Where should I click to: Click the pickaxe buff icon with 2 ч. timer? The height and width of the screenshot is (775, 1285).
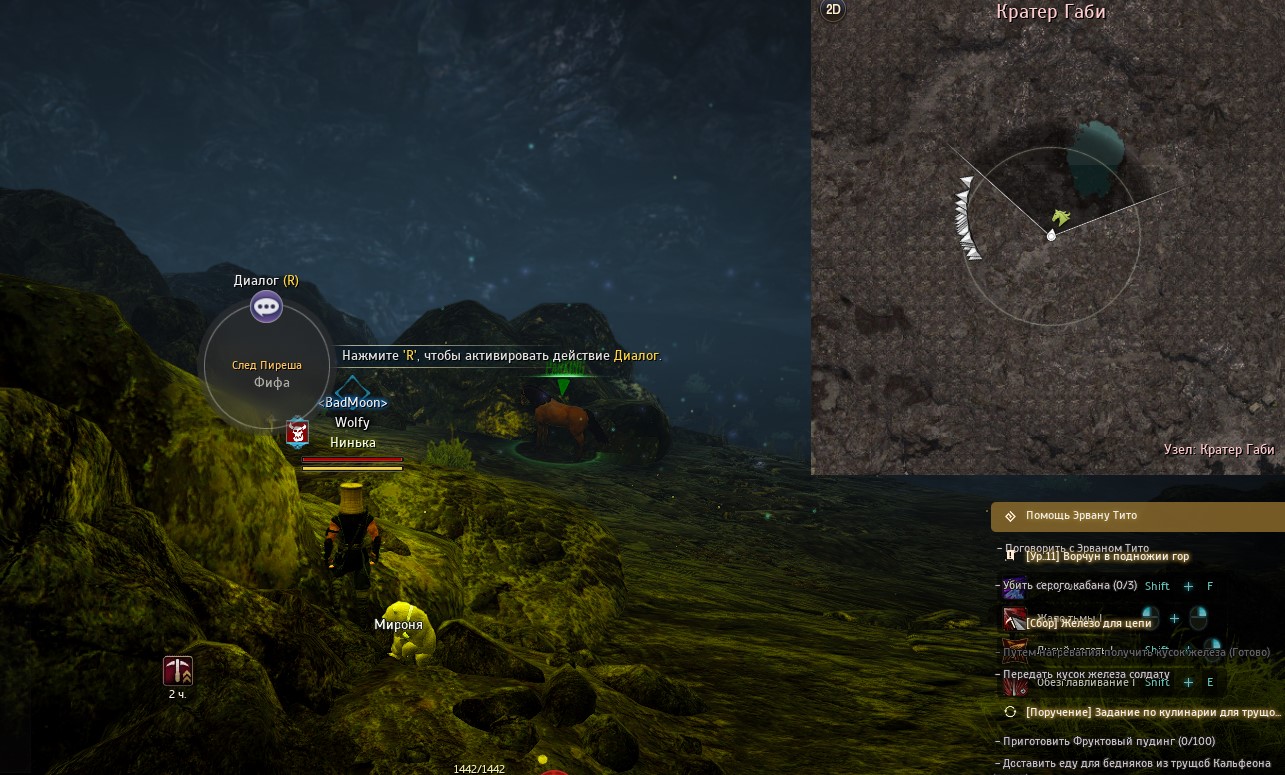coord(178,671)
